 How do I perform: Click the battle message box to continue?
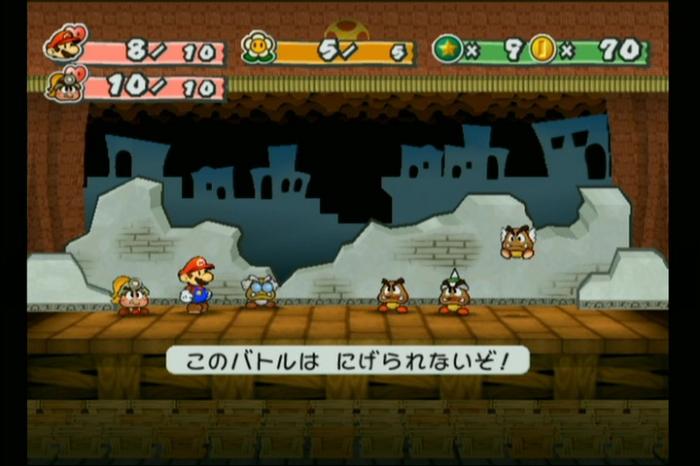point(348,360)
